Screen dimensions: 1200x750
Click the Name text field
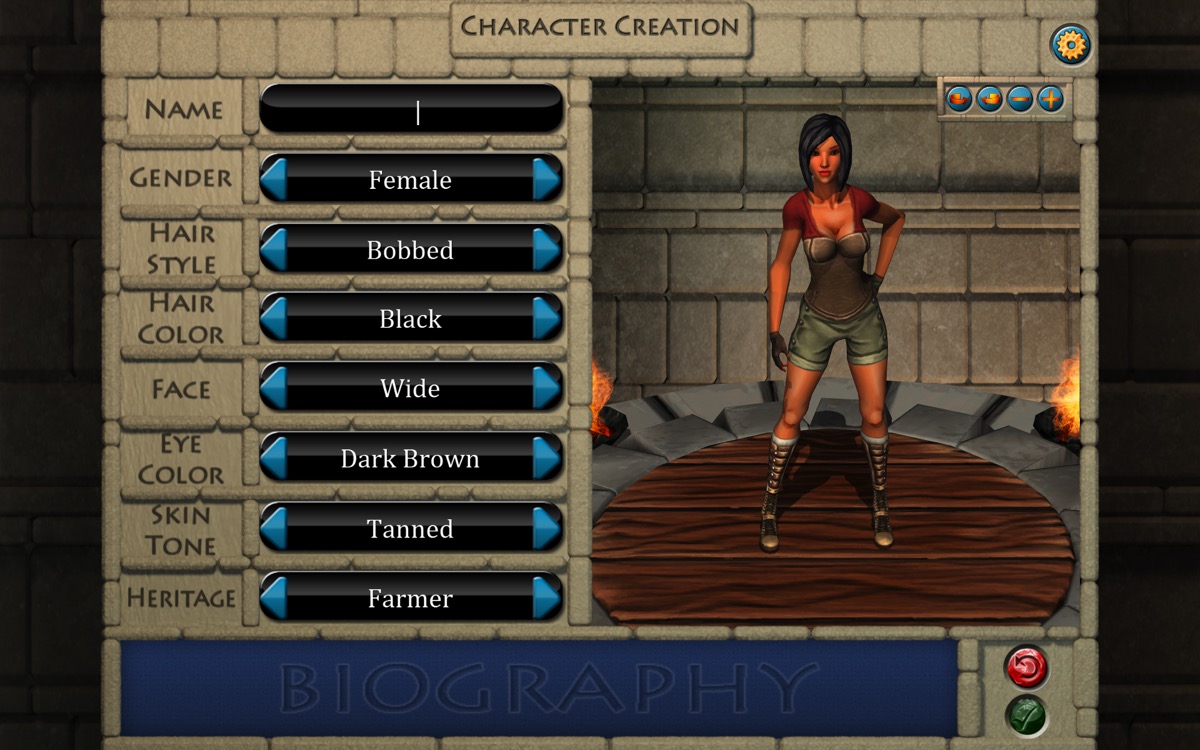pos(411,109)
